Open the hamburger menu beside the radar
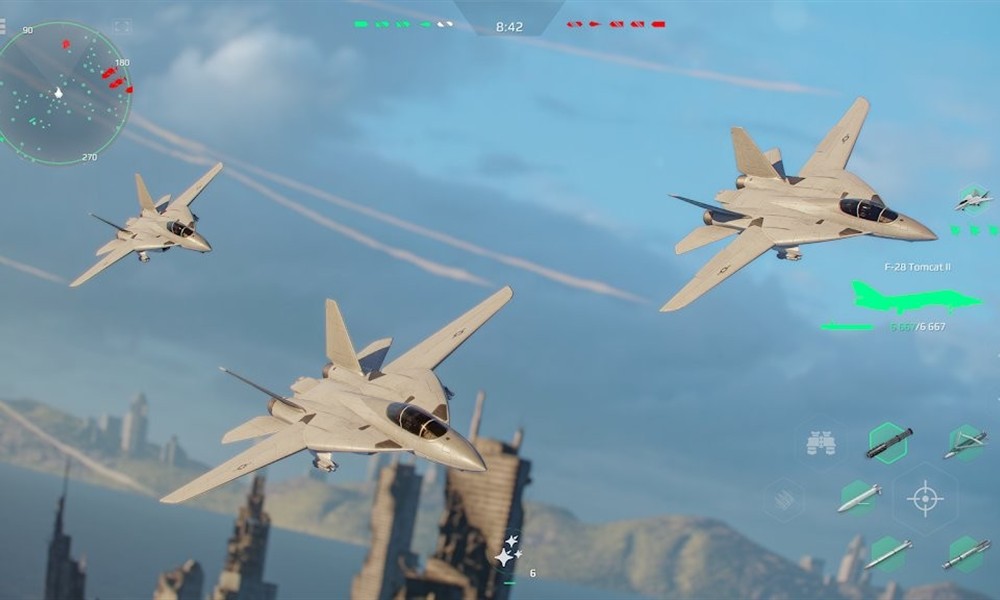 point(3,27)
